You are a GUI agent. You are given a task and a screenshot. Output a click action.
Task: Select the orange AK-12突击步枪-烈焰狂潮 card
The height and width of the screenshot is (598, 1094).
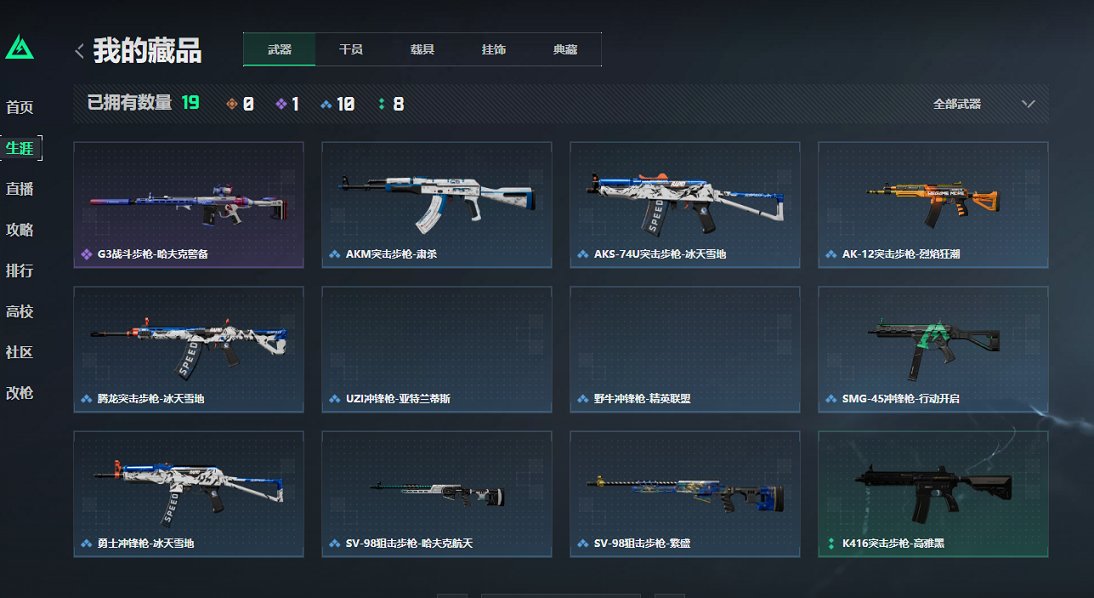coord(932,205)
